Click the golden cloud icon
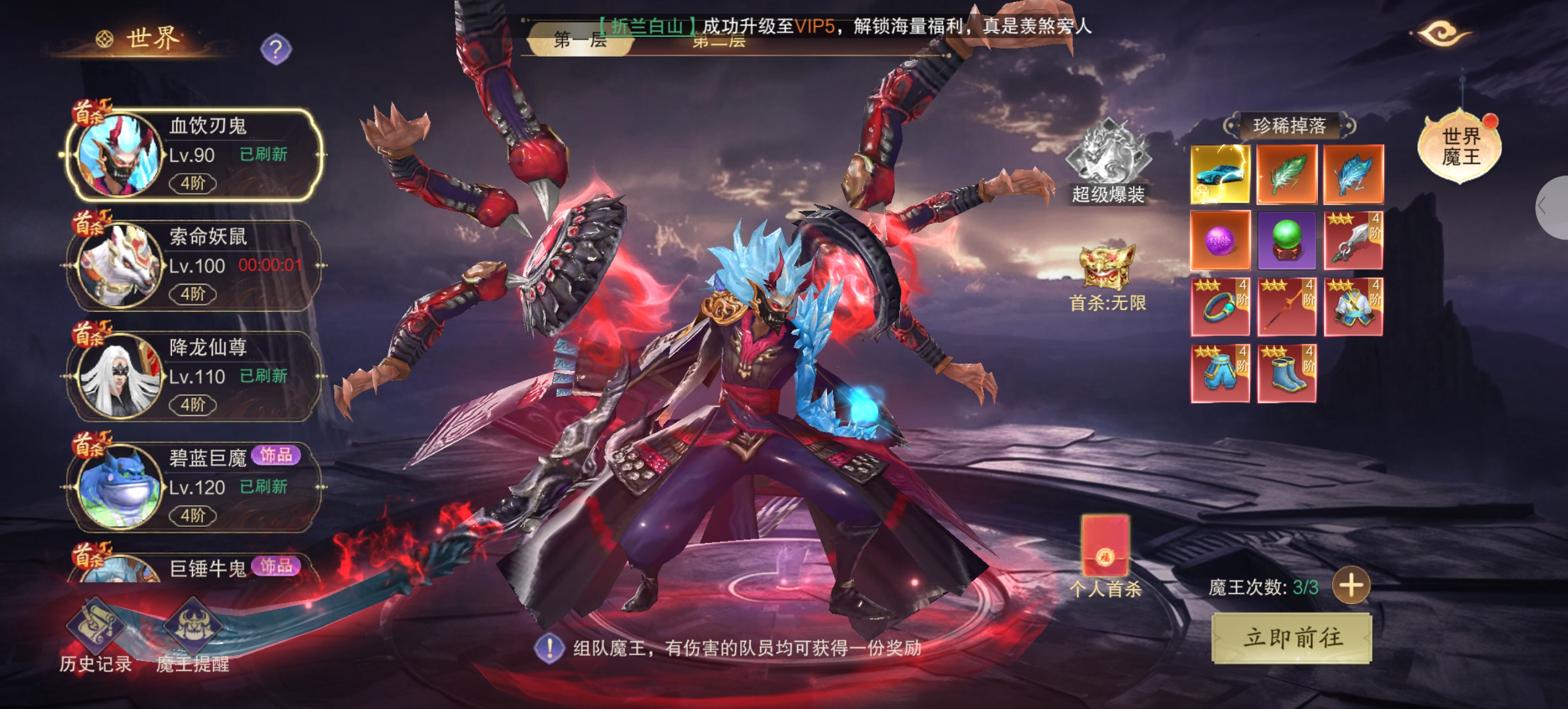The width and height of the screenshot is (1568, 709). tap(1443, 33)
